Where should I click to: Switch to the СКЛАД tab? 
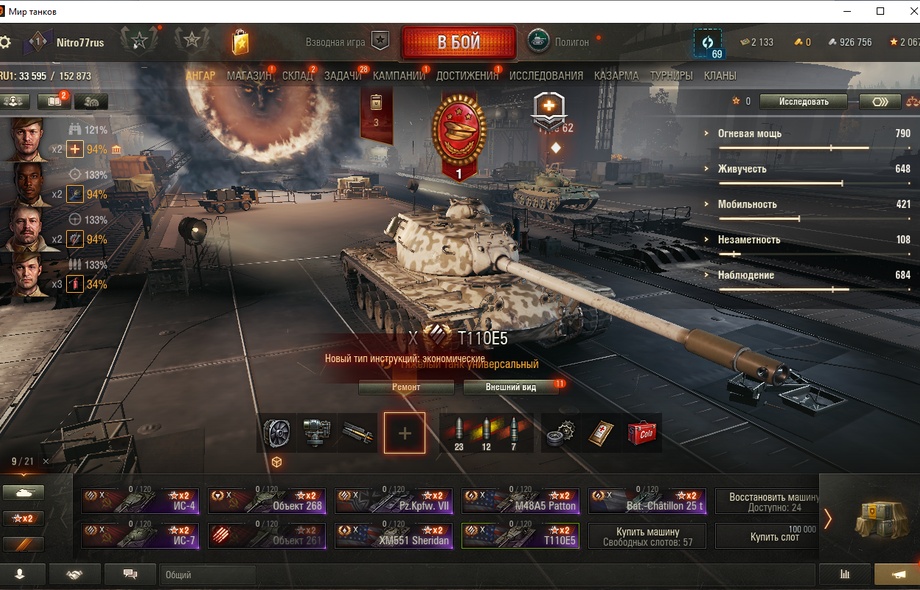[298, 76]
